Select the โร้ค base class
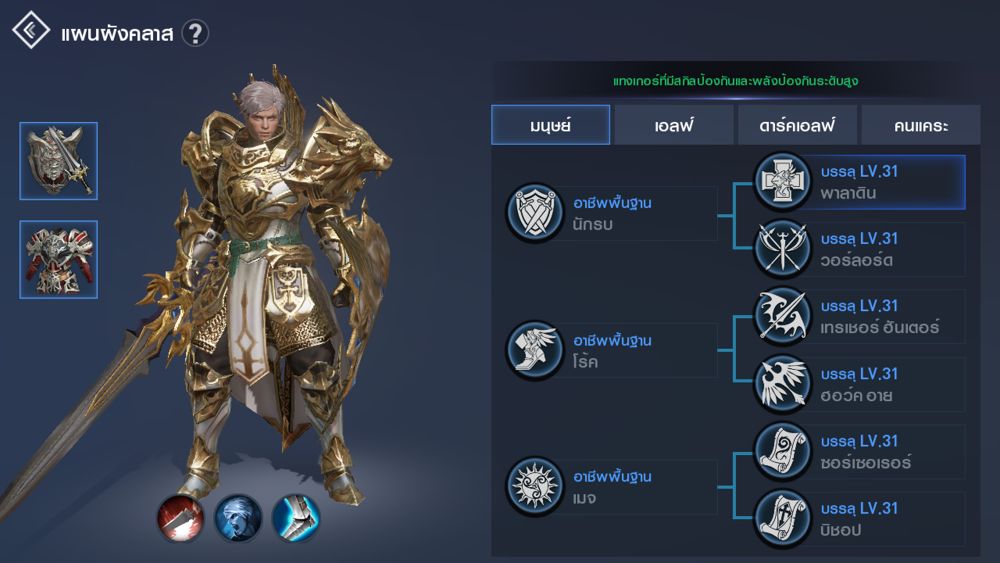This screenshot has height=563, width=1000. point(612,350)
